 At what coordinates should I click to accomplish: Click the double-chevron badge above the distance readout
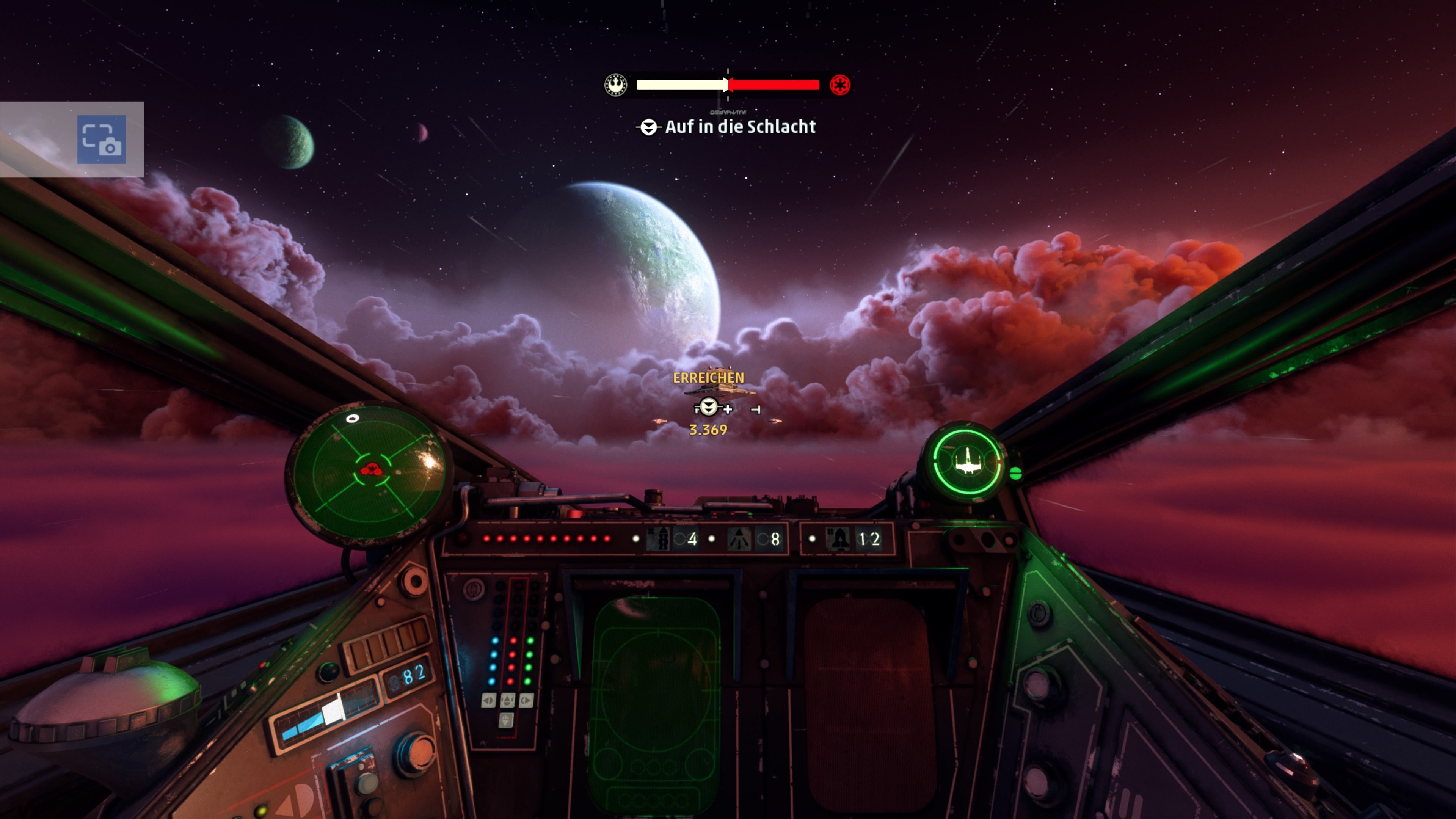tap(708, 408)
